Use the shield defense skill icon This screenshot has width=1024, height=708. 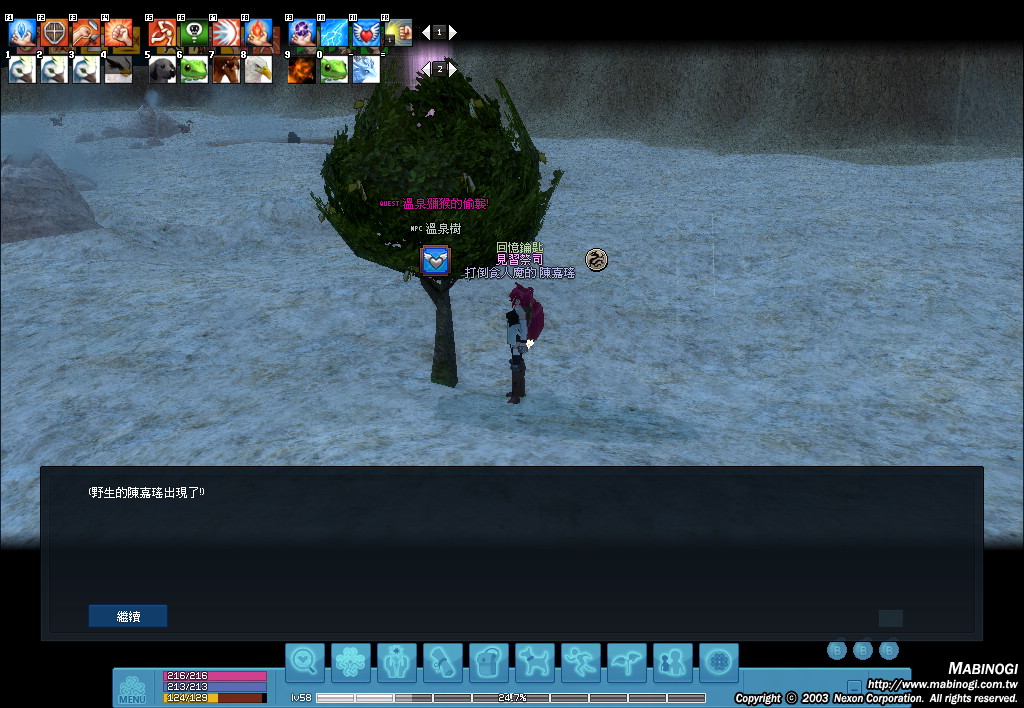coord(54,33)
